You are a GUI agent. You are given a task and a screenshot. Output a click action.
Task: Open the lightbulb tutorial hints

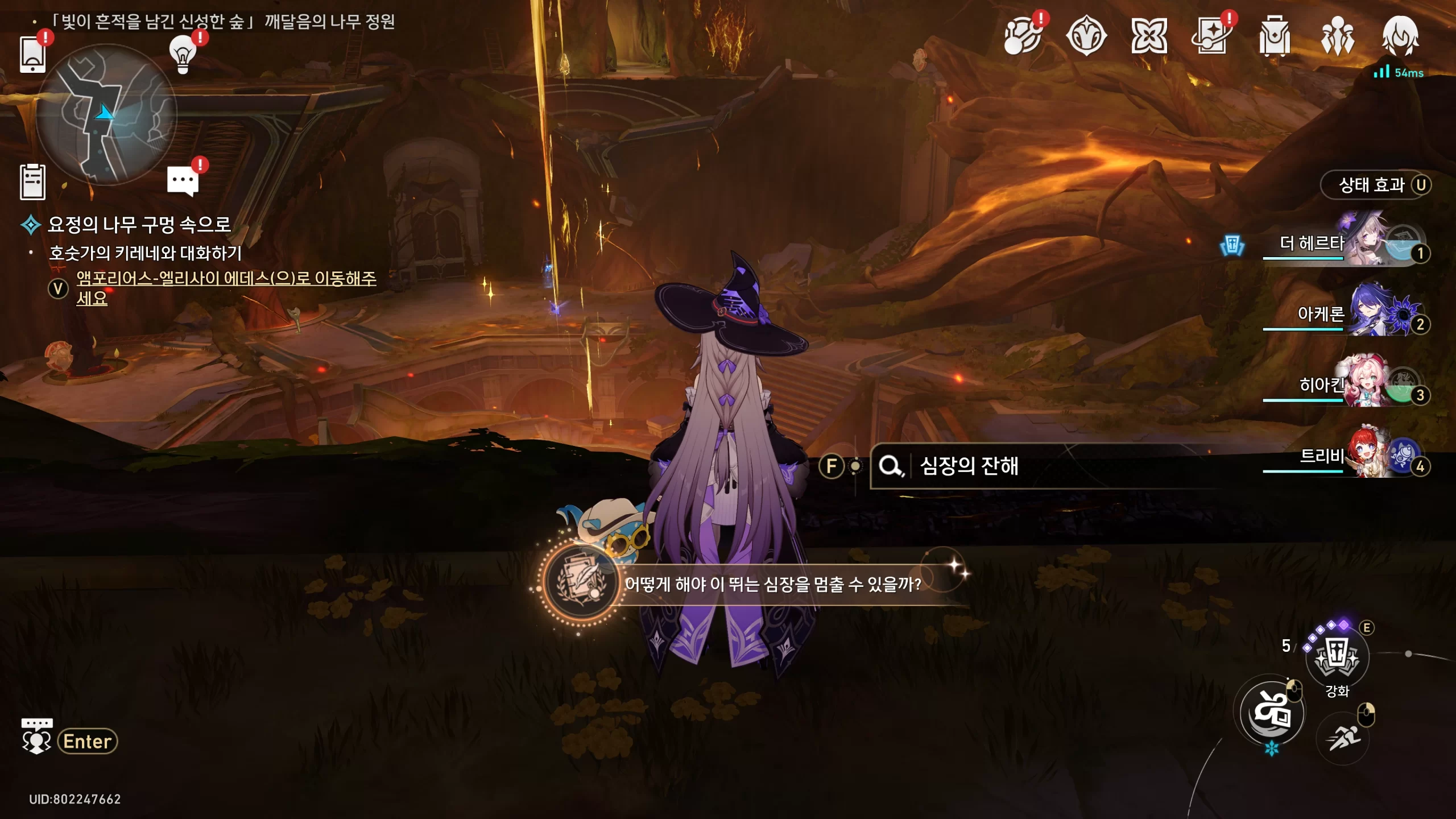click(183, 54)
